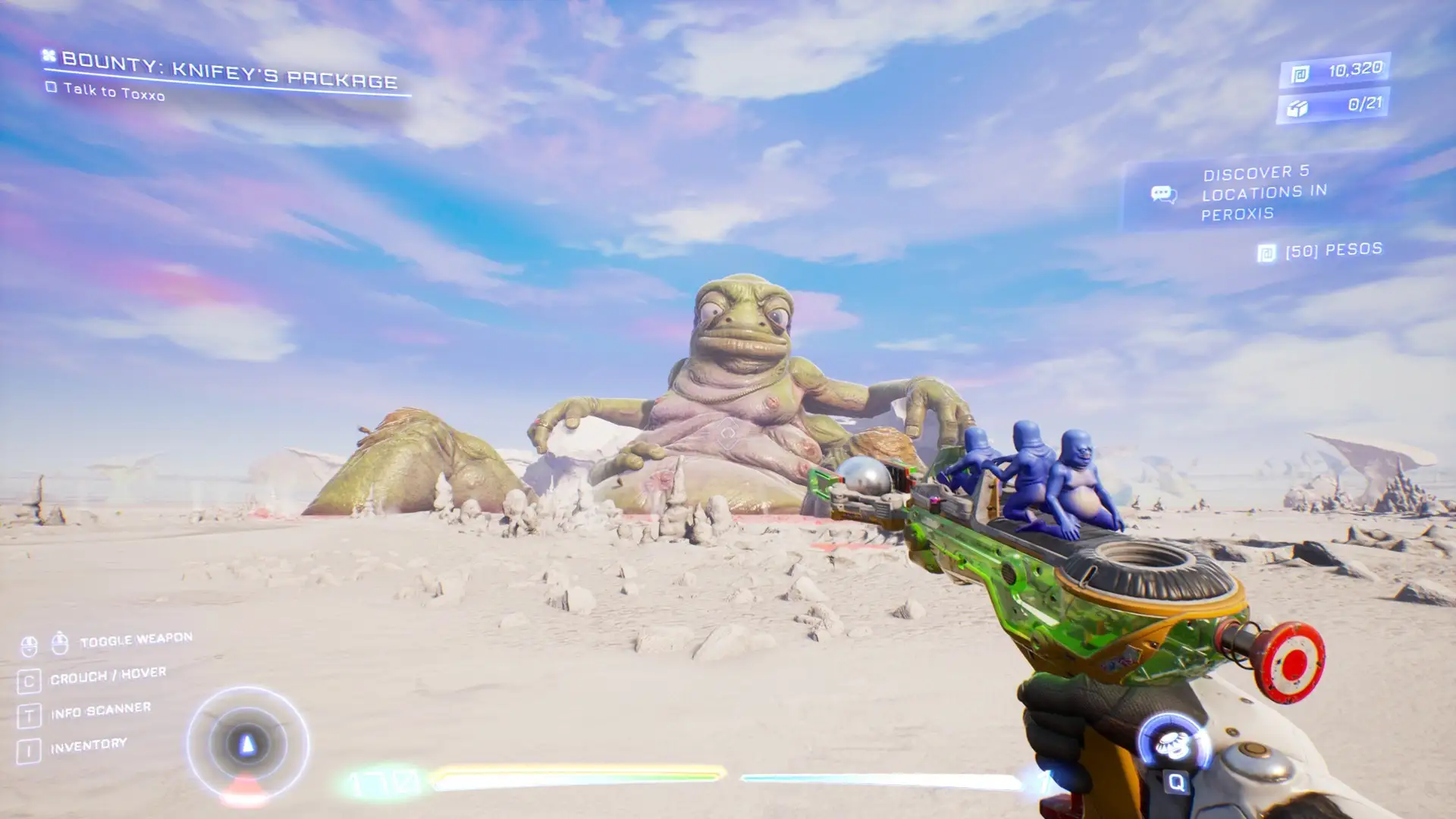Screen dimensions: 1456x819
Task: Open the Discover 5 Locations challenge notification
Action: coord(1259,193)
